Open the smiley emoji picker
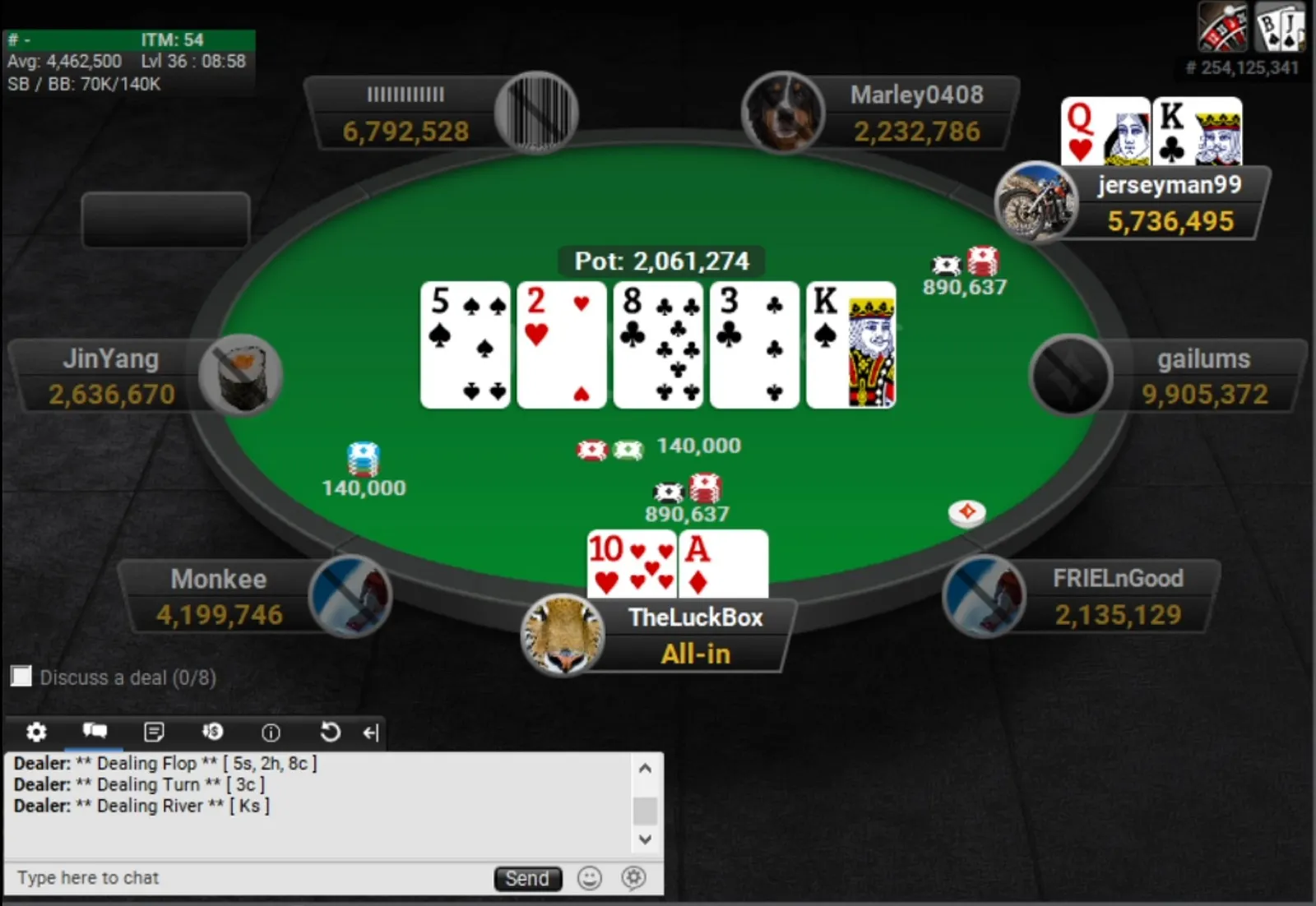This screenshot has width=1316, height=906. click(590, 878)
